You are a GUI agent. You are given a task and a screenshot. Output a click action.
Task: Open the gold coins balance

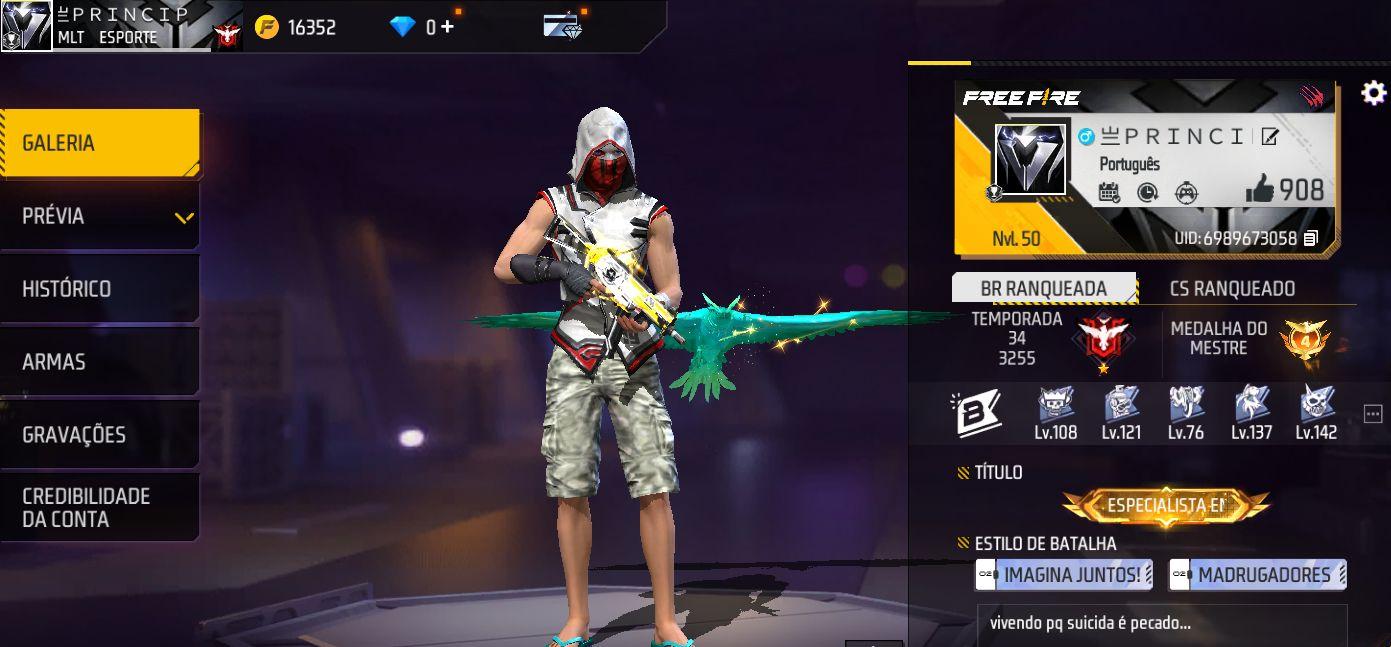[296, 27]
